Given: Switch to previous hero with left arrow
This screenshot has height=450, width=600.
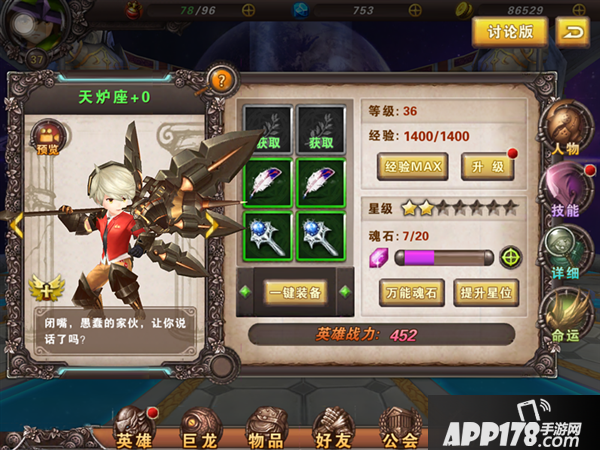Looking at the screenshot, I should coord(17,224).
